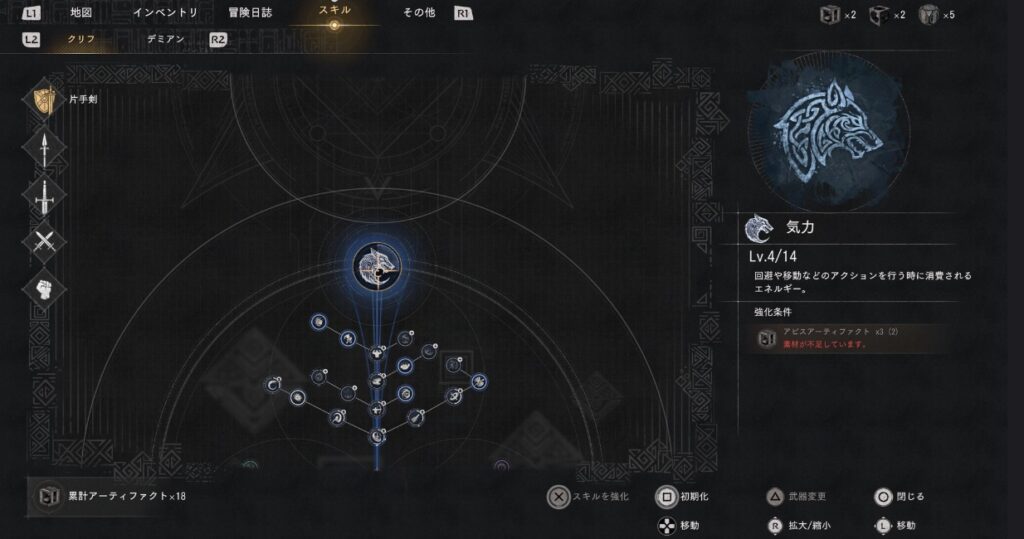Select the 片手剣 sword-and-shield weapon icon
Viewport: 1024px width, 539px height.
click(x=45, y=101)
